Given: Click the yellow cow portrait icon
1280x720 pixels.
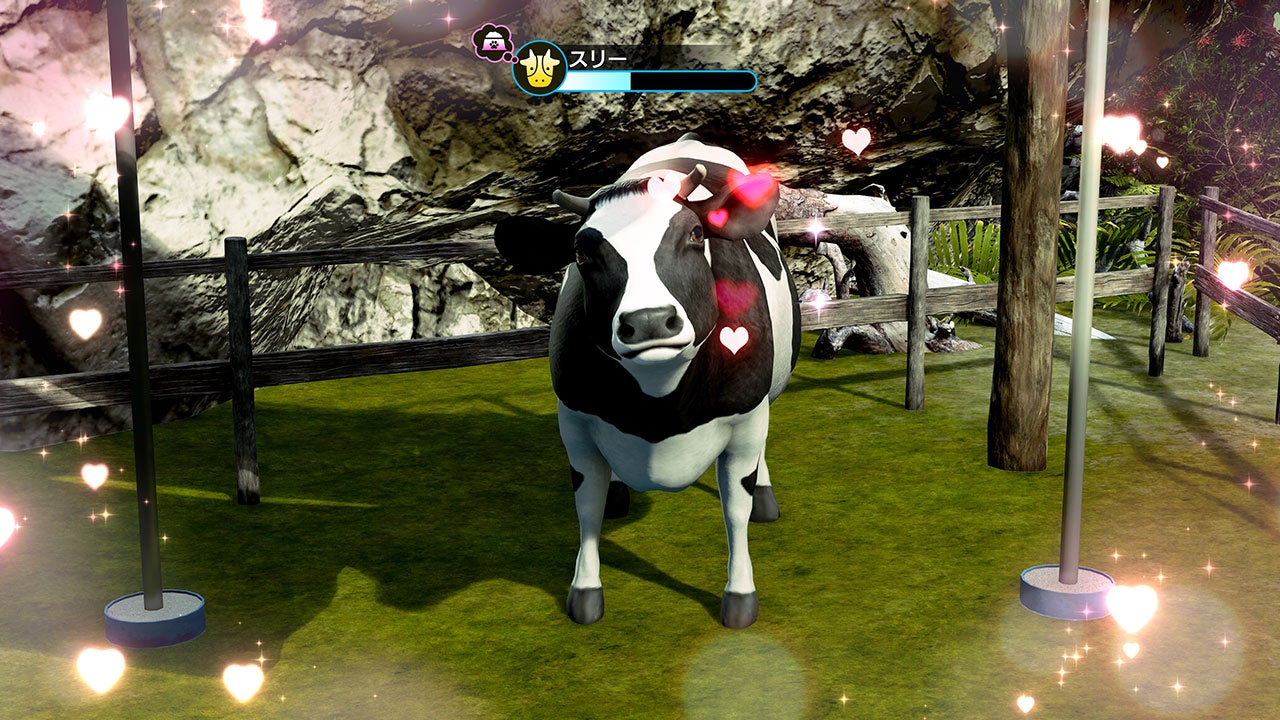Looking at the screenshot, I should tap(540, 68).
